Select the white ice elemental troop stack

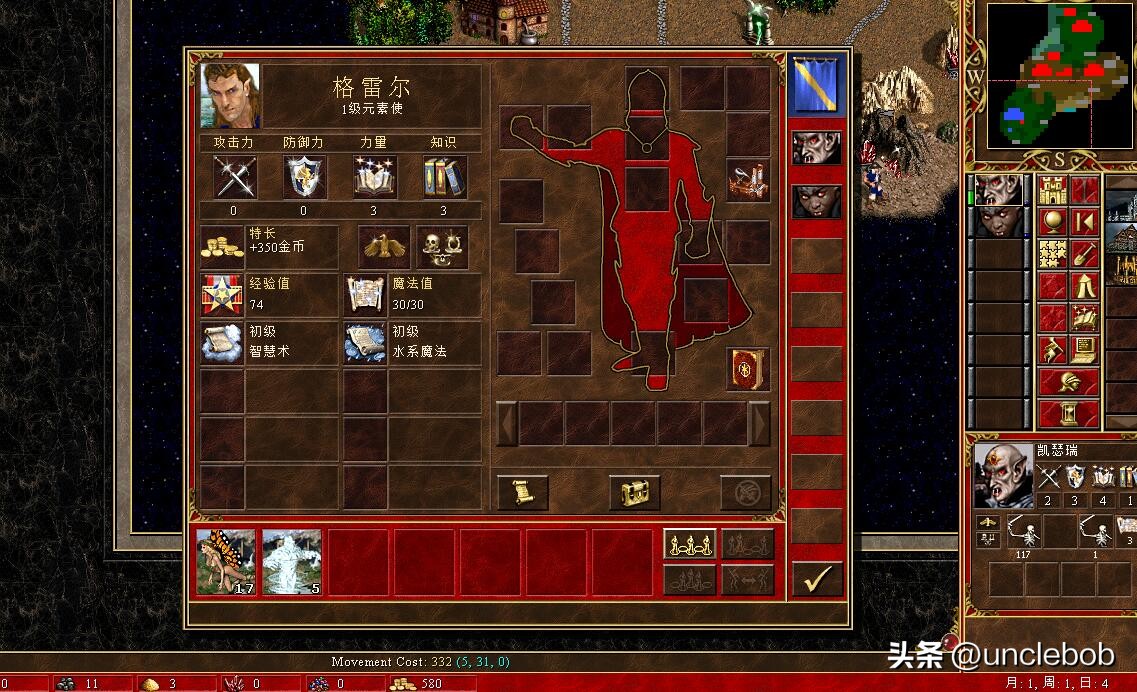coord(292,562)
